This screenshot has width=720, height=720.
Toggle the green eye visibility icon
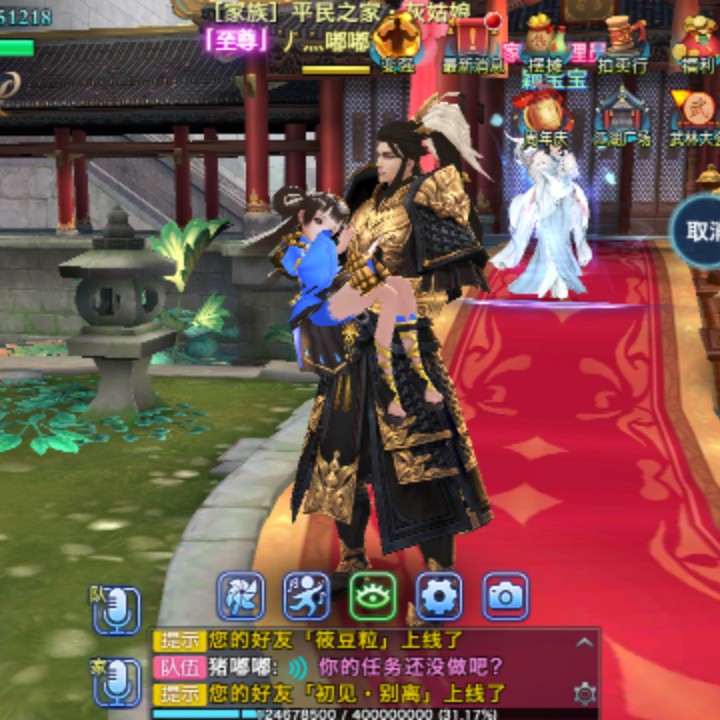pos(373,596)
